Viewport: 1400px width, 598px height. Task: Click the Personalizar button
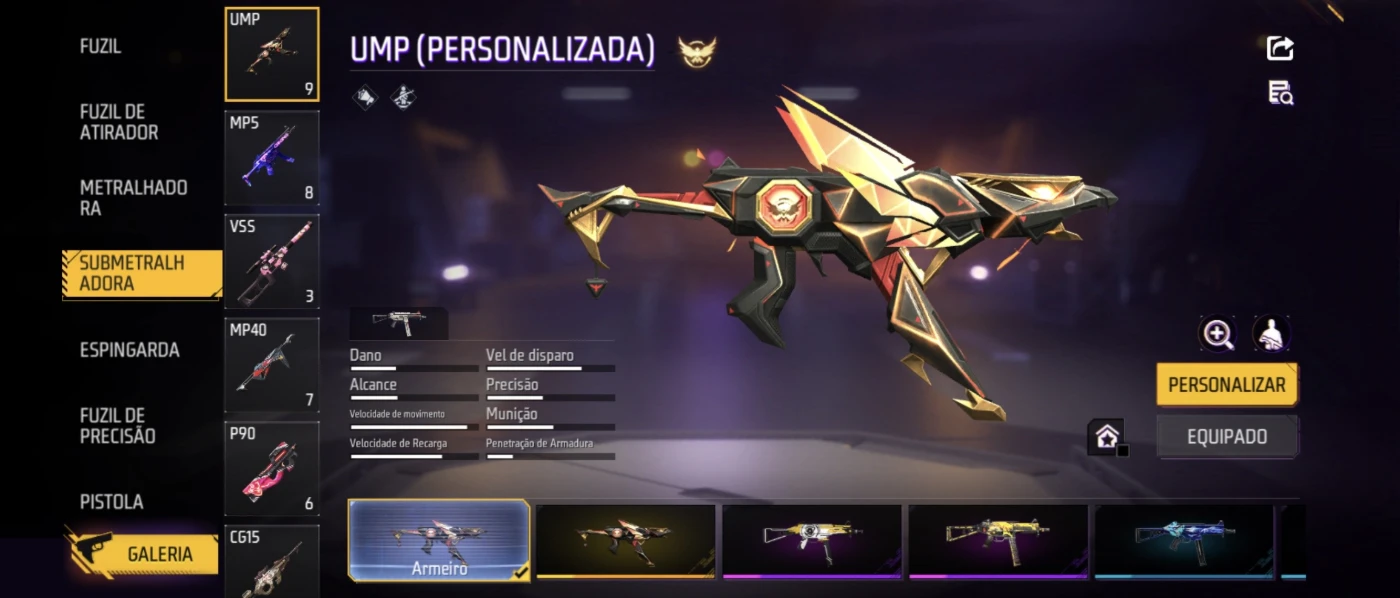[x=1227, y=385]
